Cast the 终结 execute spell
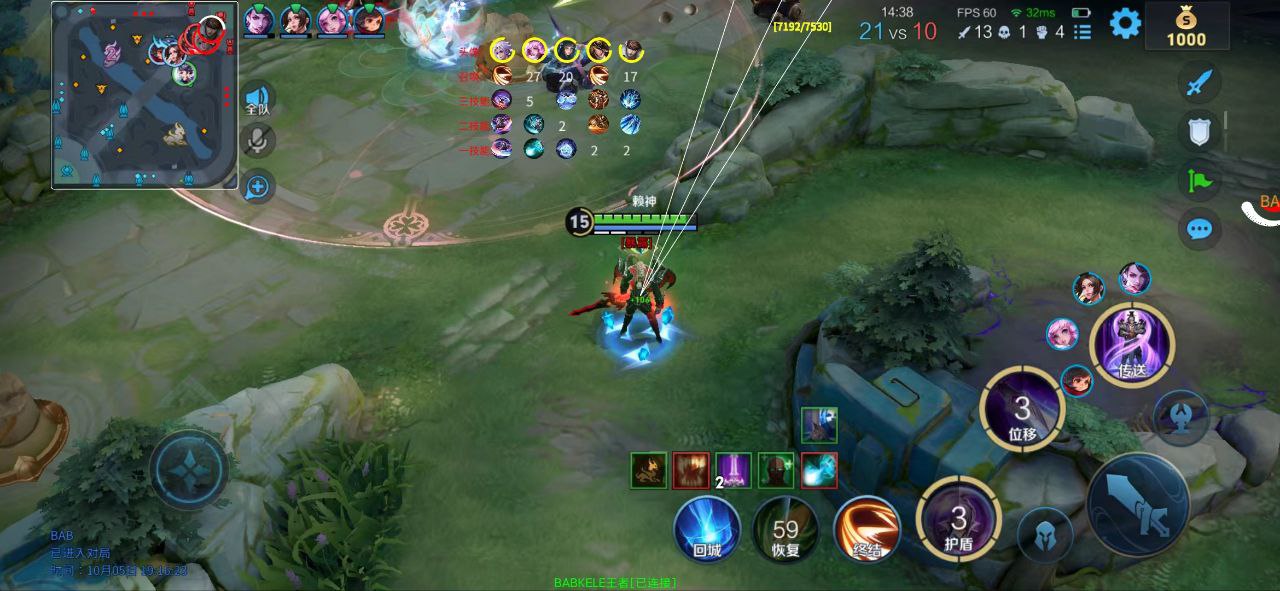1280x591 pixels. click(x=866, y=529)
